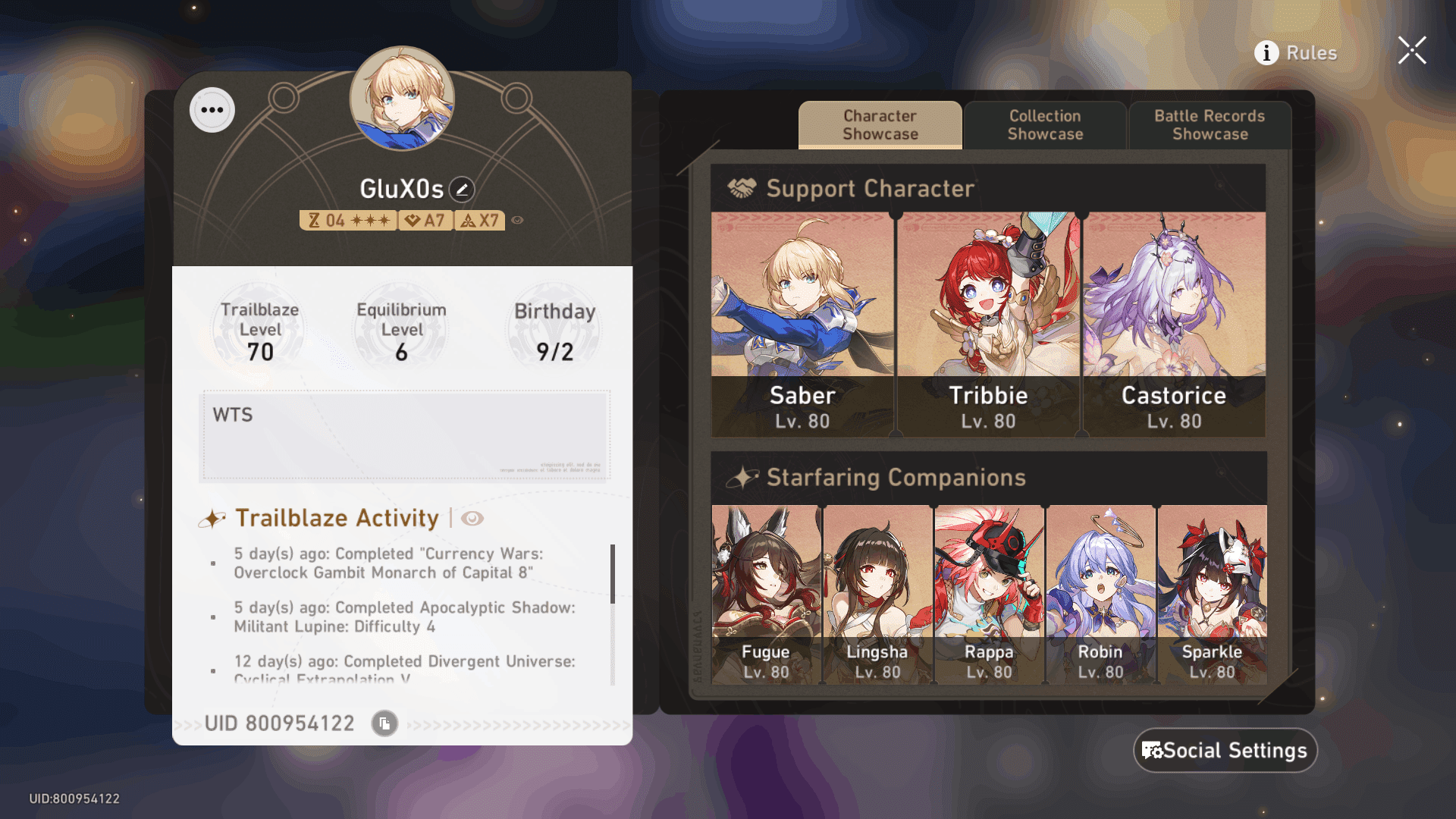Click the hourglass 04 achievement badge
1456x819 pixels.
(x=347, y=220)
